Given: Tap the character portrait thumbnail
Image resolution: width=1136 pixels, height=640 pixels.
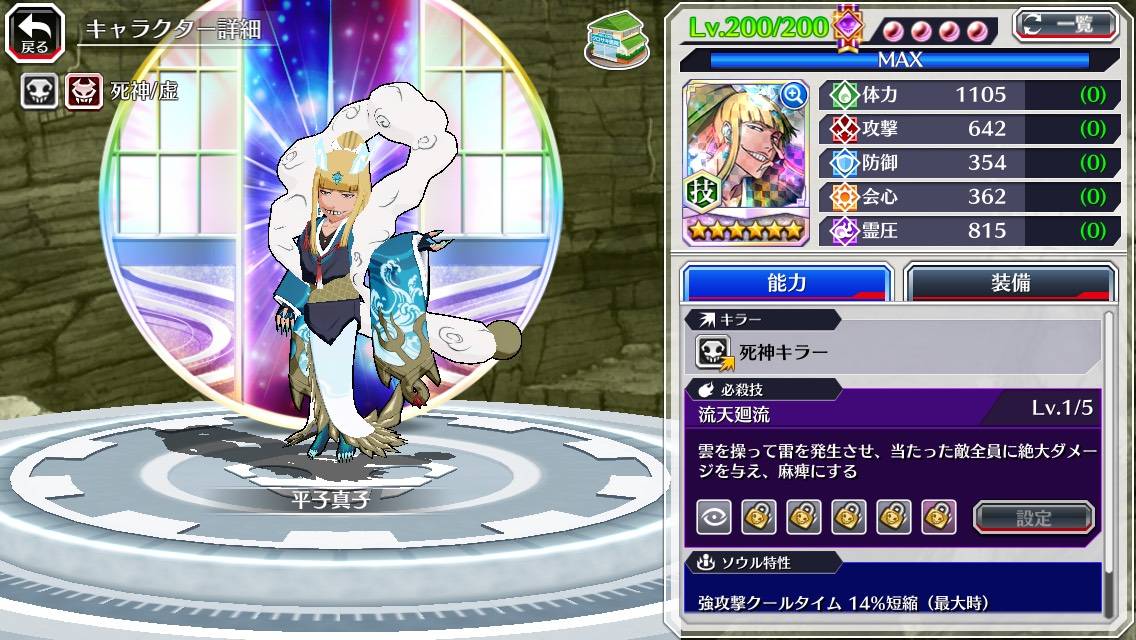Looking at the screenshot, I should click(x=744, y=150).
